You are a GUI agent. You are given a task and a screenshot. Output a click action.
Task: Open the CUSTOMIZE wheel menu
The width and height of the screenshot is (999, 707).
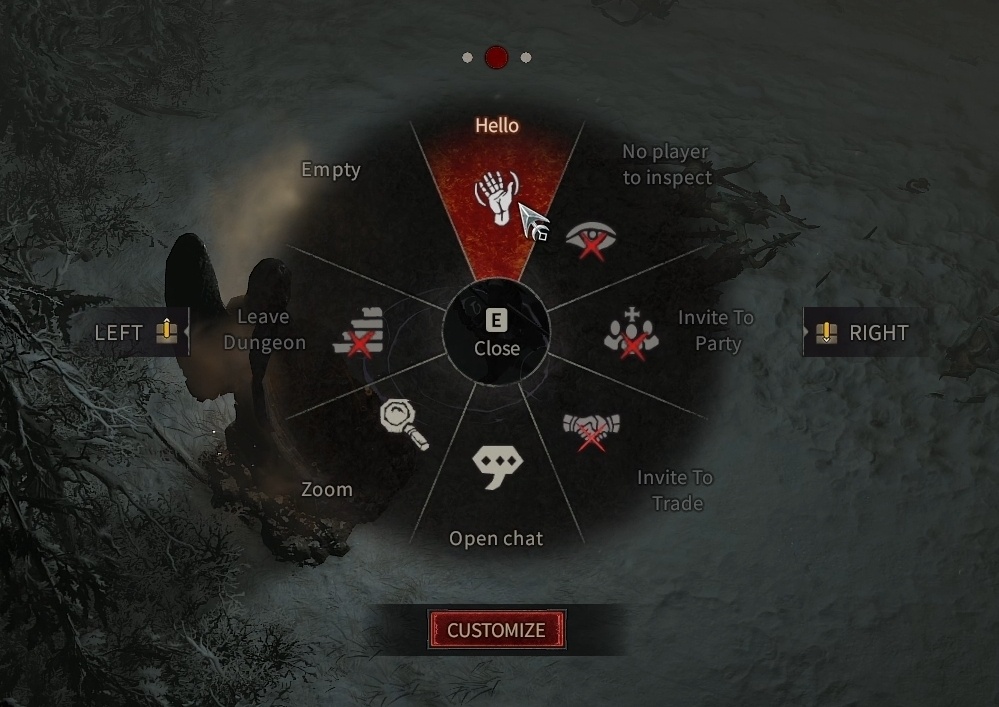[x=497, y=630]
